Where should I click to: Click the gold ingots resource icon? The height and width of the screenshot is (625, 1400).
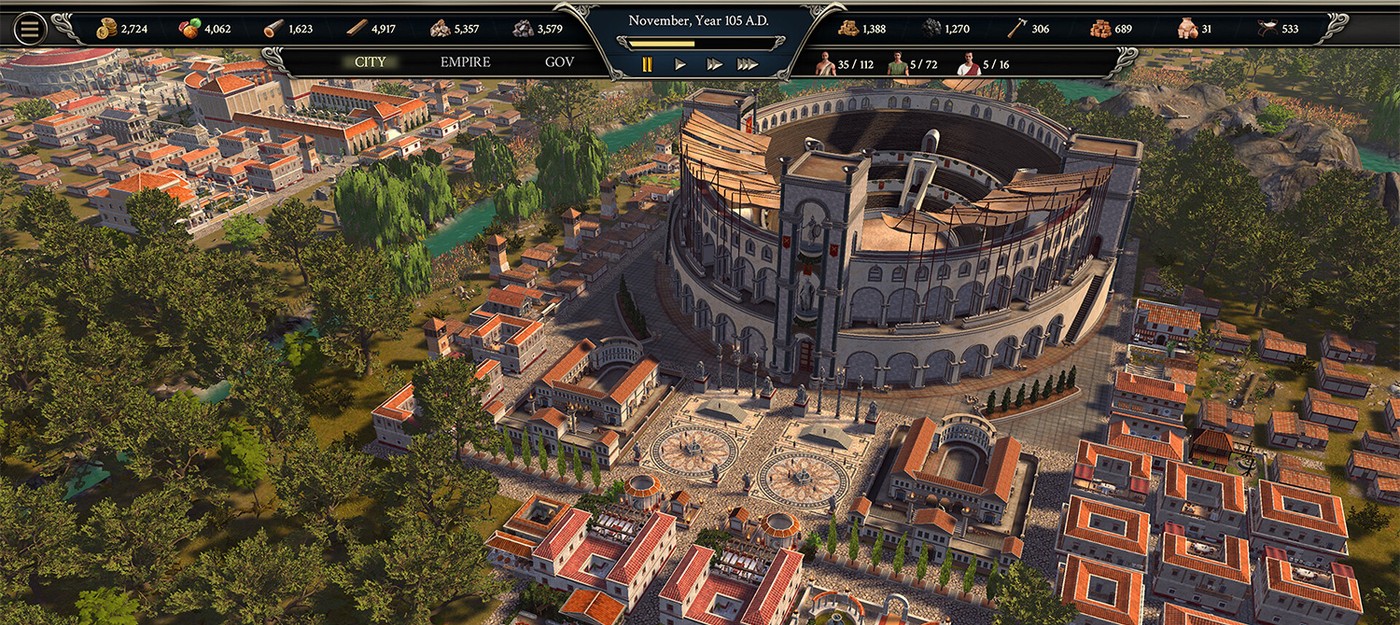847,29
